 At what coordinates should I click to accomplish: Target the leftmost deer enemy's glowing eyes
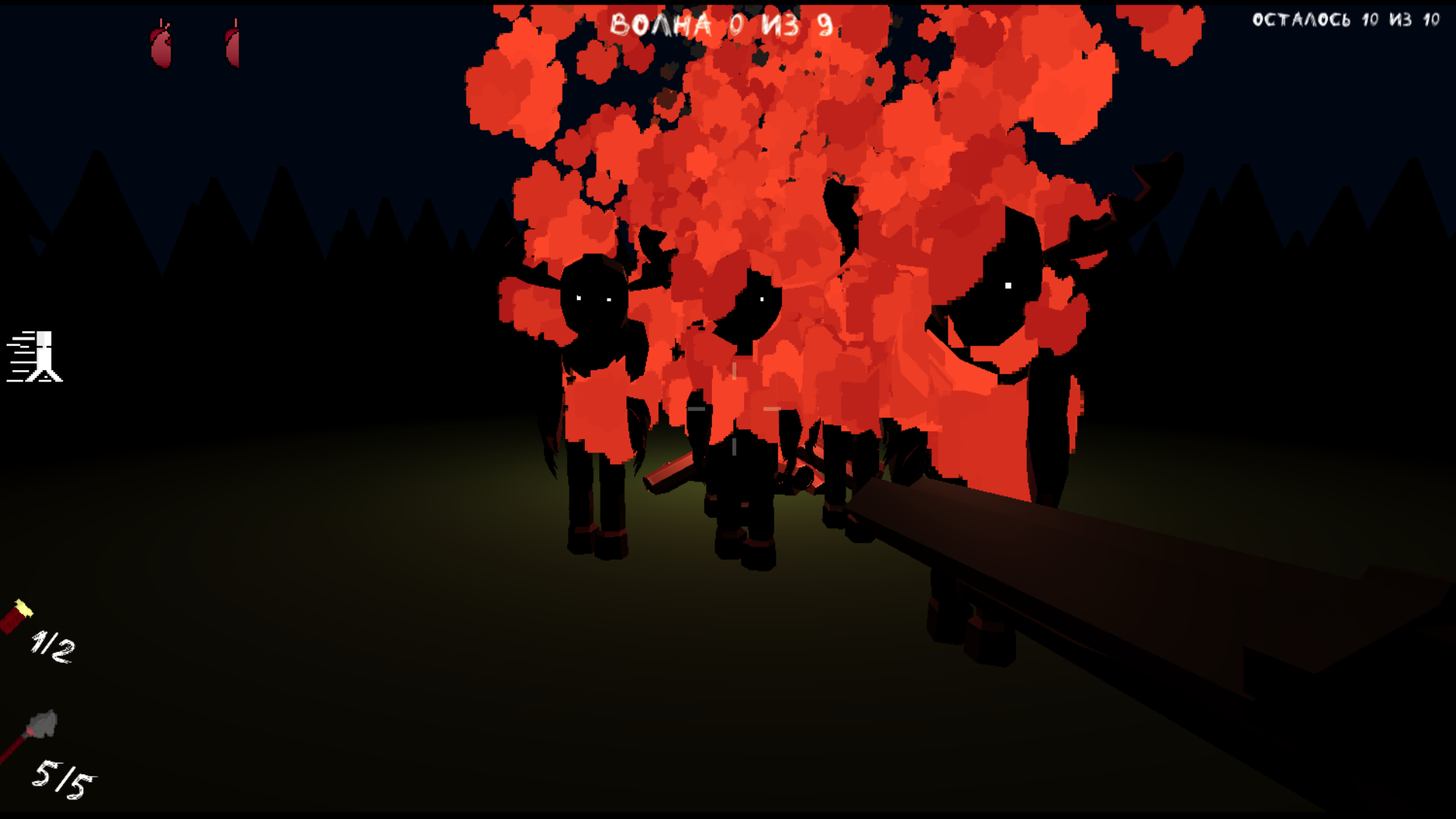tap(593, 298)
